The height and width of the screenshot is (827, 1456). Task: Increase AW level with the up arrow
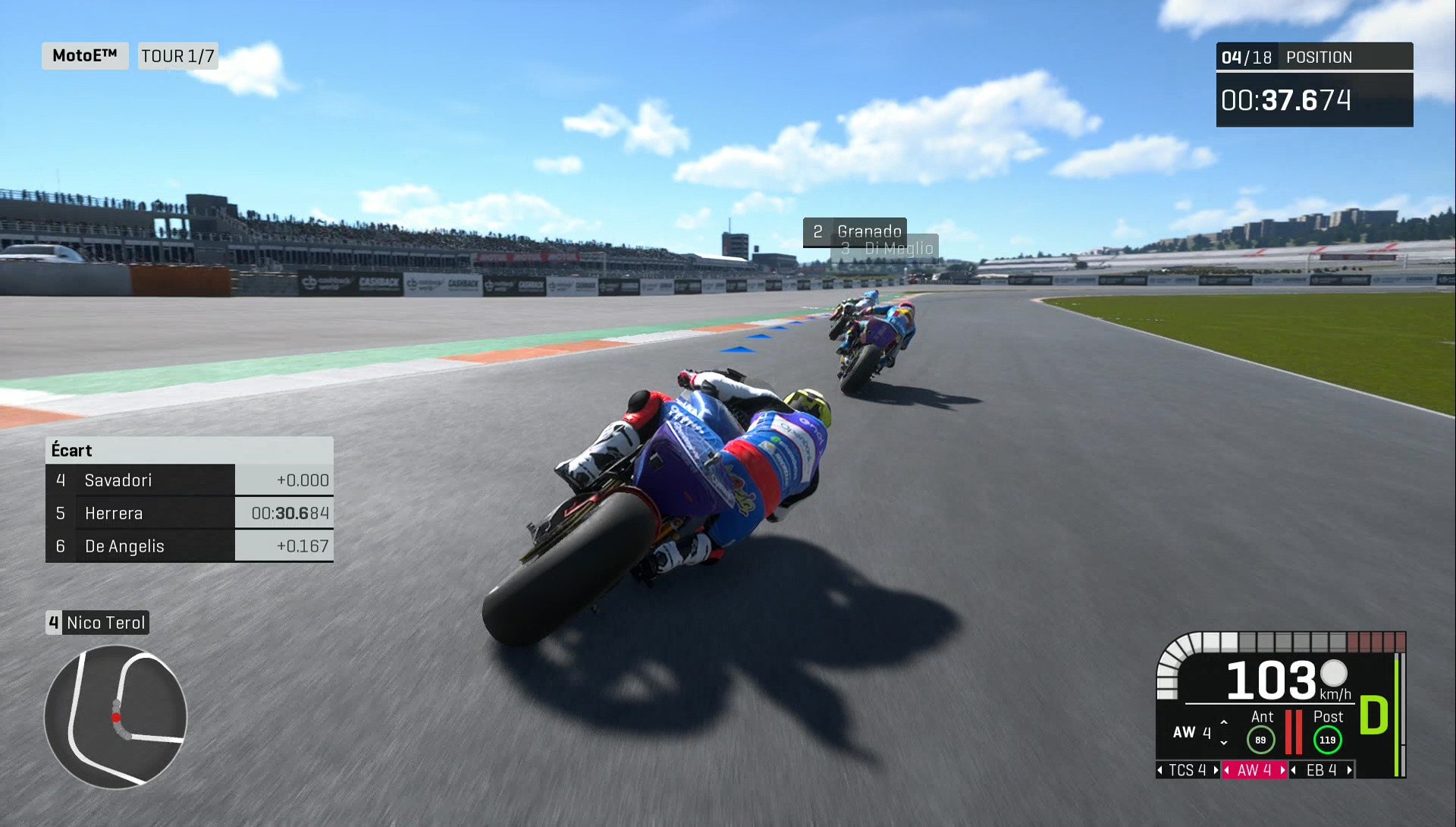click(1224, 722)
